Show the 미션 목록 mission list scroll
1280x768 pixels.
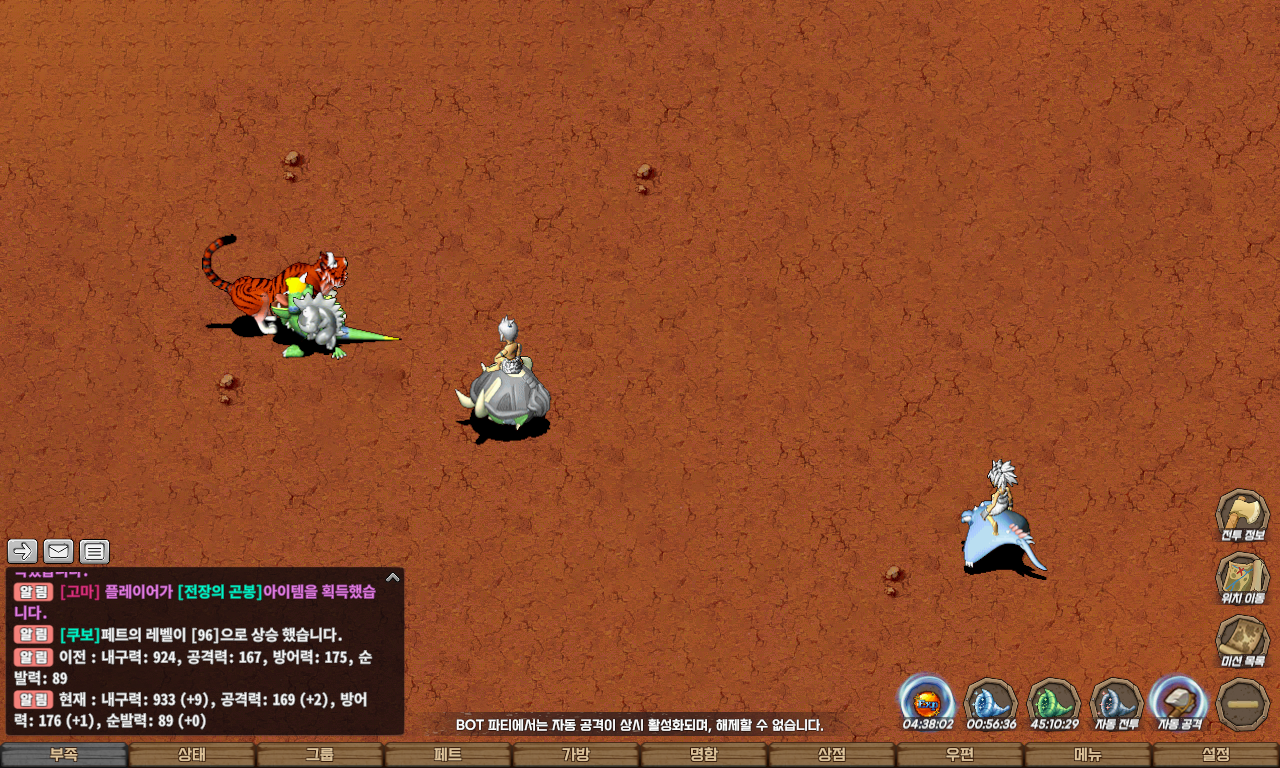tap(1242, 640)
